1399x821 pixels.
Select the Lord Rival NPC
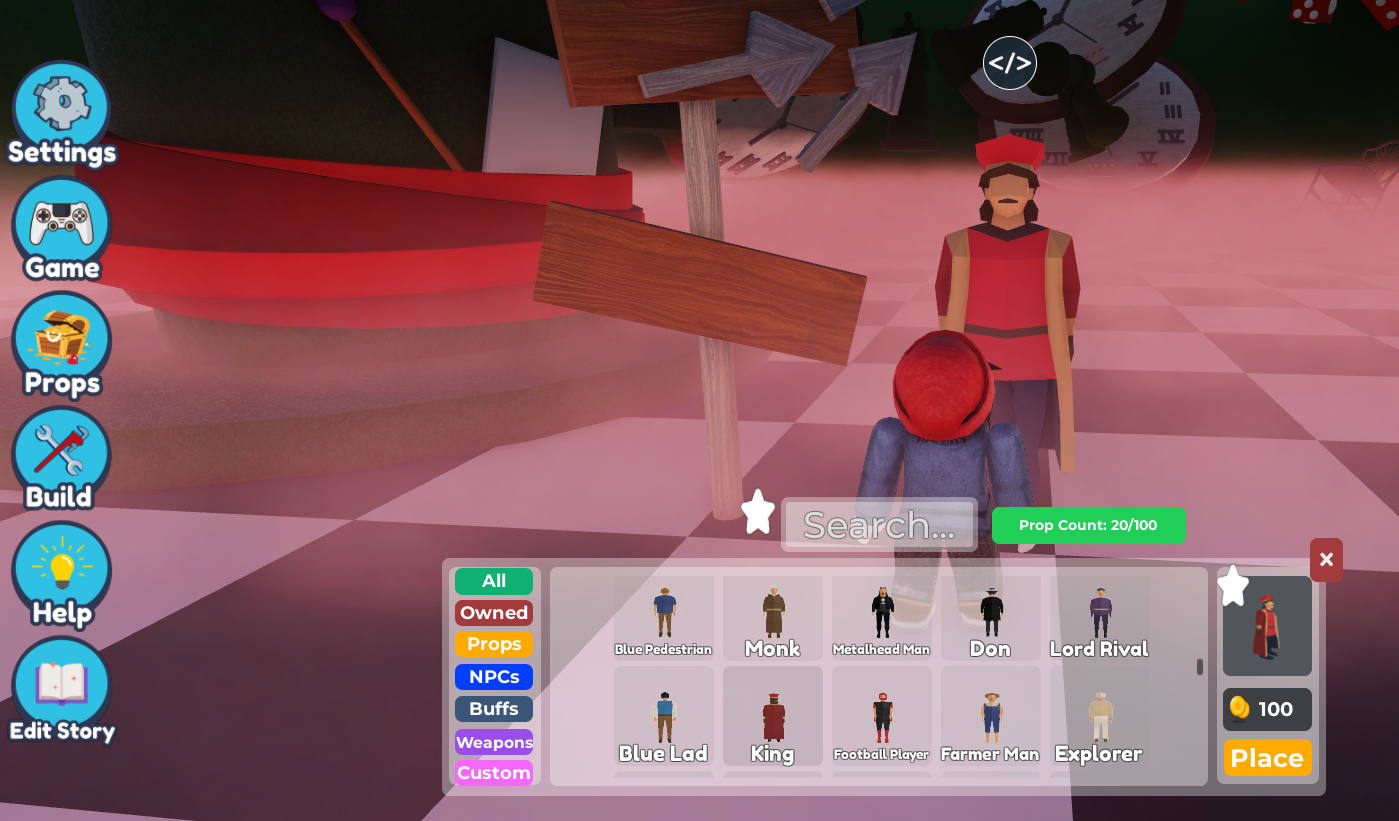[1099, 618]
